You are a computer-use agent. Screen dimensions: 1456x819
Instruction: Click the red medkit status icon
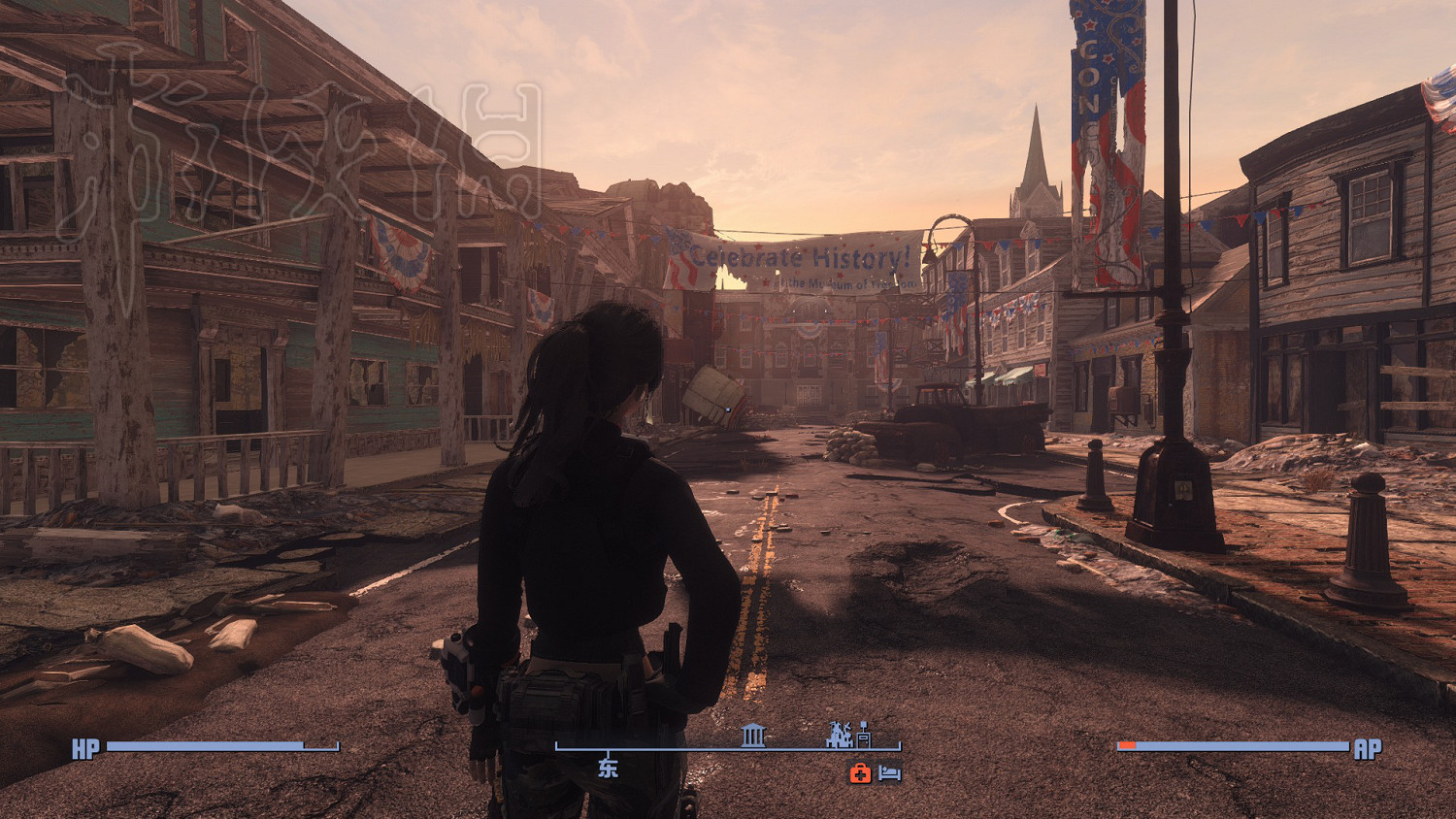click(860, 773)
